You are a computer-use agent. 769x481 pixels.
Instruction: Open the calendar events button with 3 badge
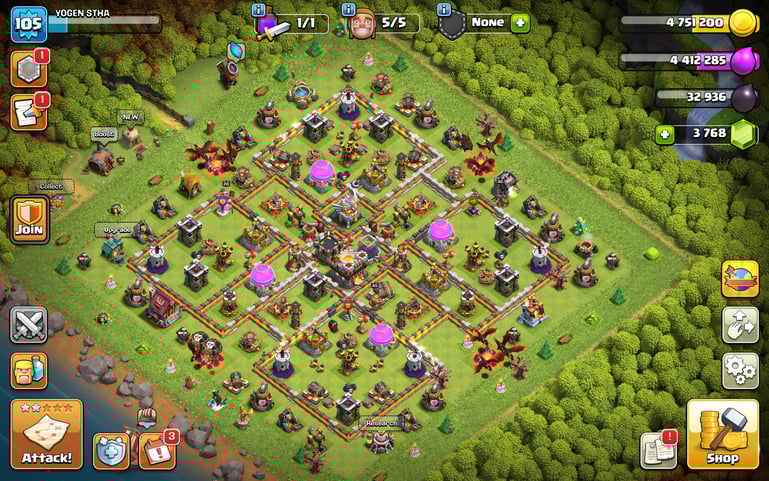(x=156, y=449)
